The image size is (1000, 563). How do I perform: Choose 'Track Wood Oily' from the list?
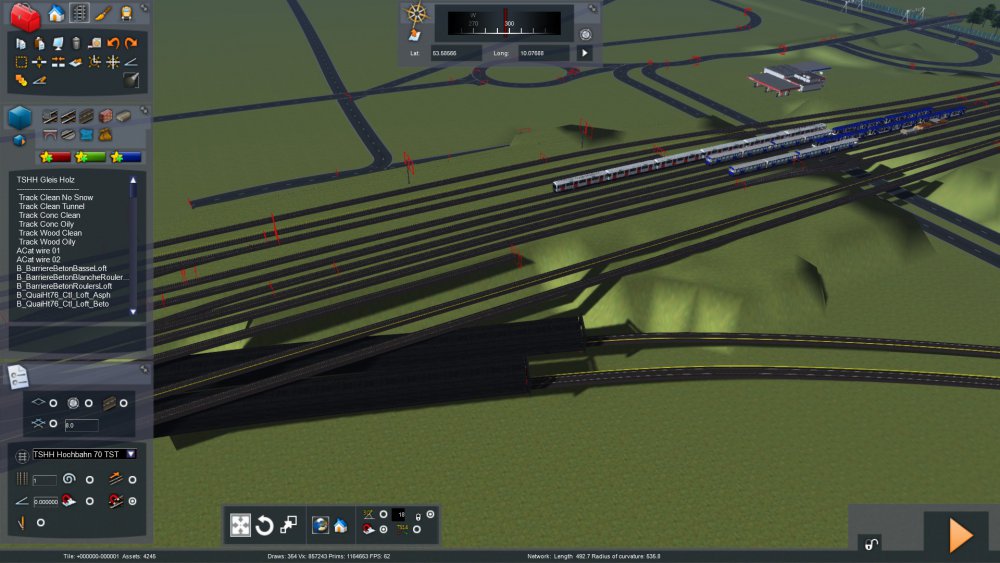[48, 242]
